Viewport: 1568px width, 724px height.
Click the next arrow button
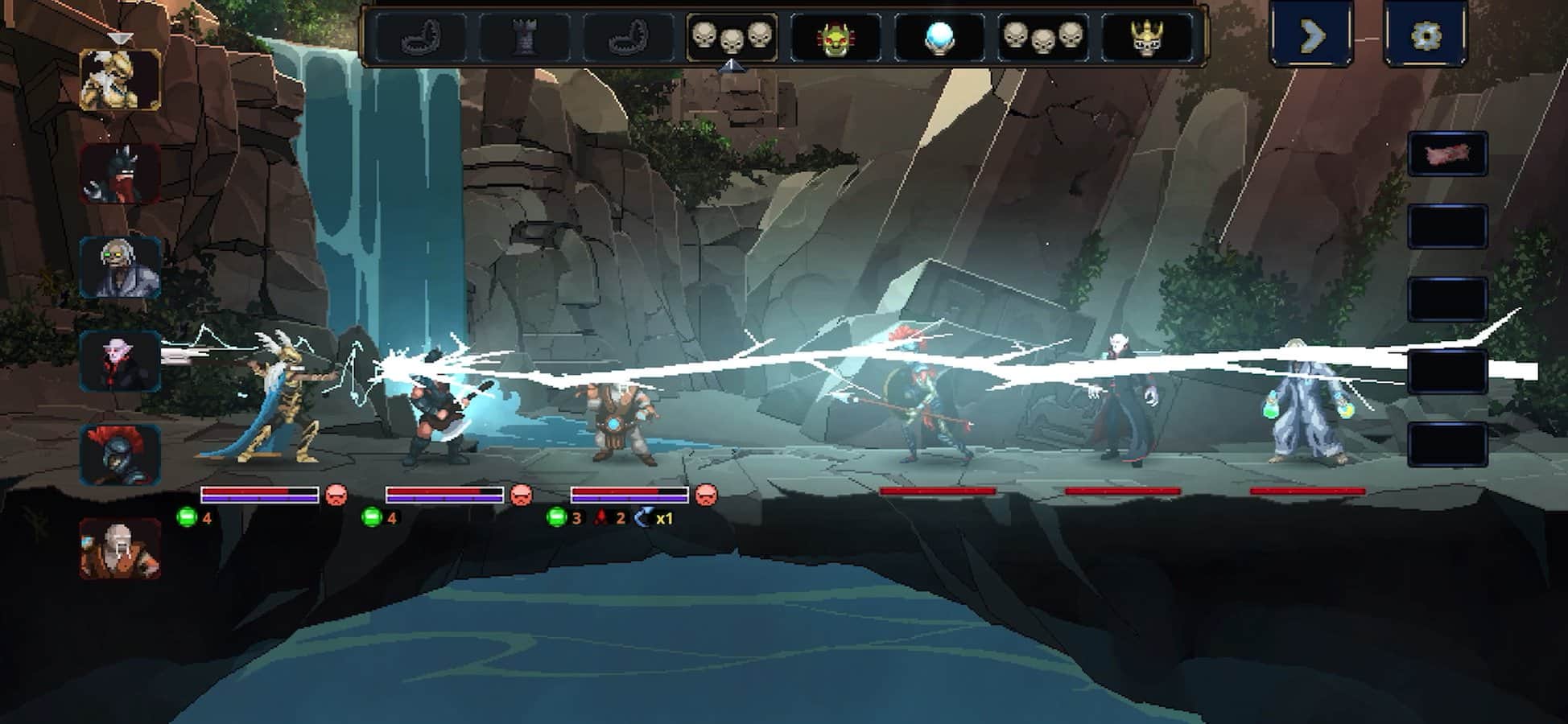point(1311,35)
